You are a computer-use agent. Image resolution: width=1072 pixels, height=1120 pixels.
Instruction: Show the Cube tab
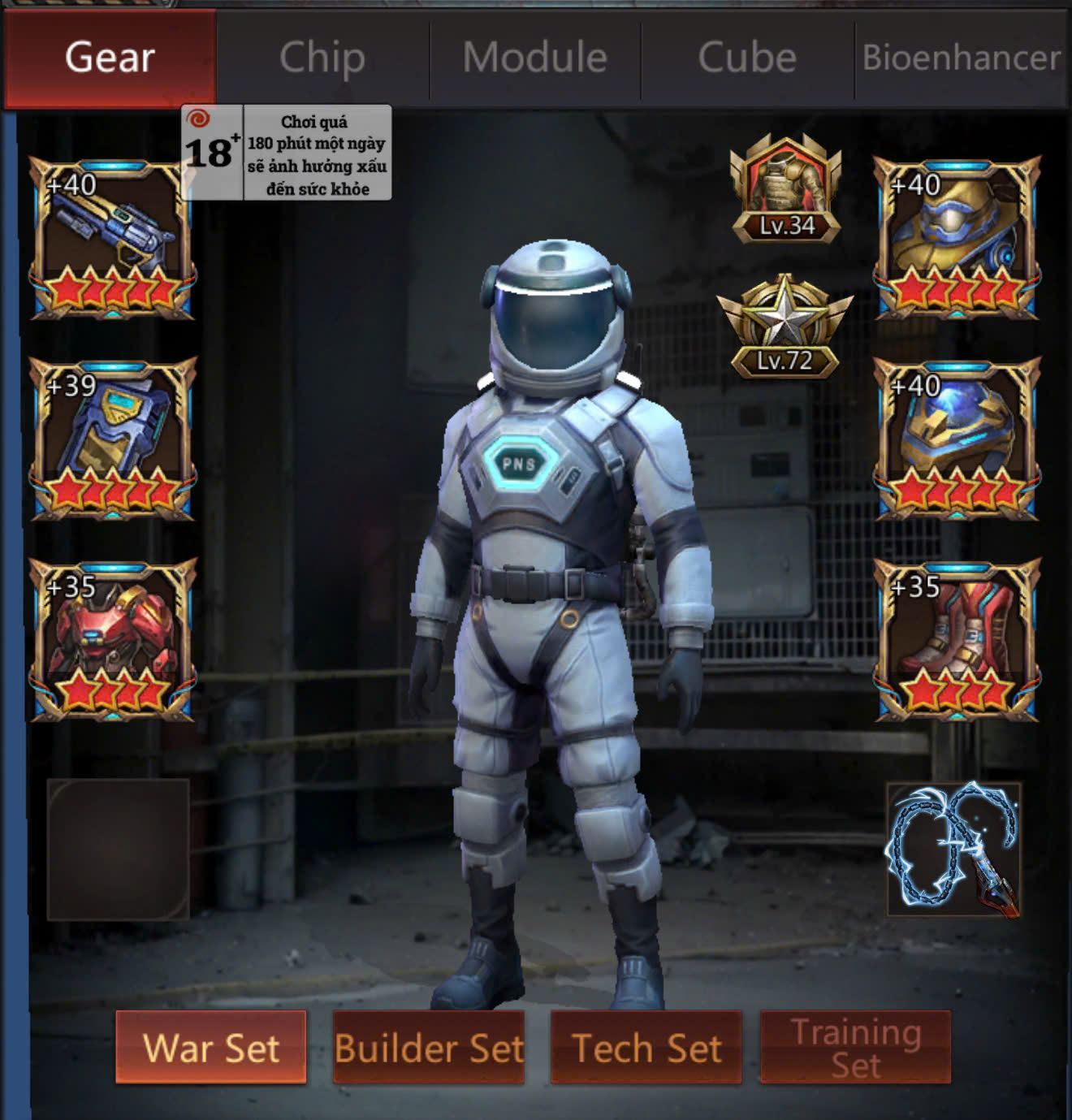747,58
